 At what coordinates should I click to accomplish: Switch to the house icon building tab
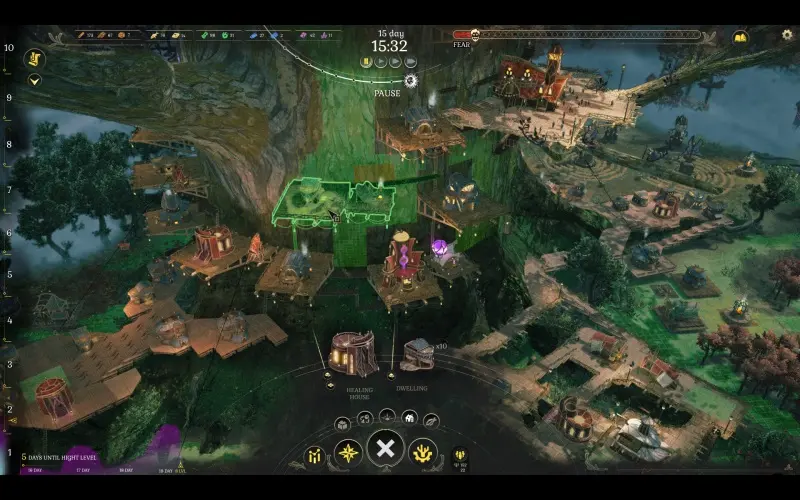(x=409, y=416)
